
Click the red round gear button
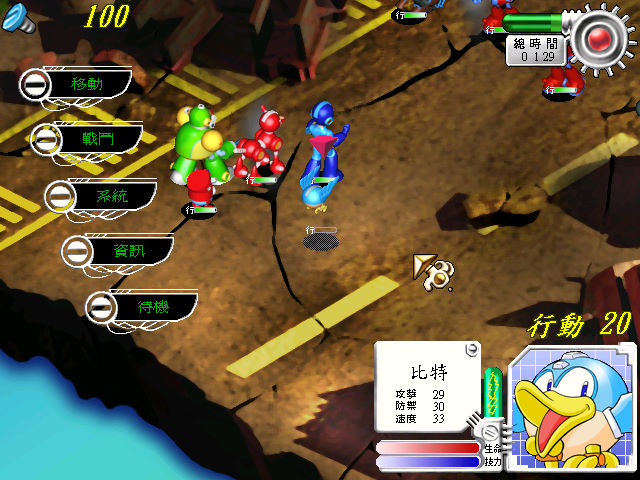600,39
